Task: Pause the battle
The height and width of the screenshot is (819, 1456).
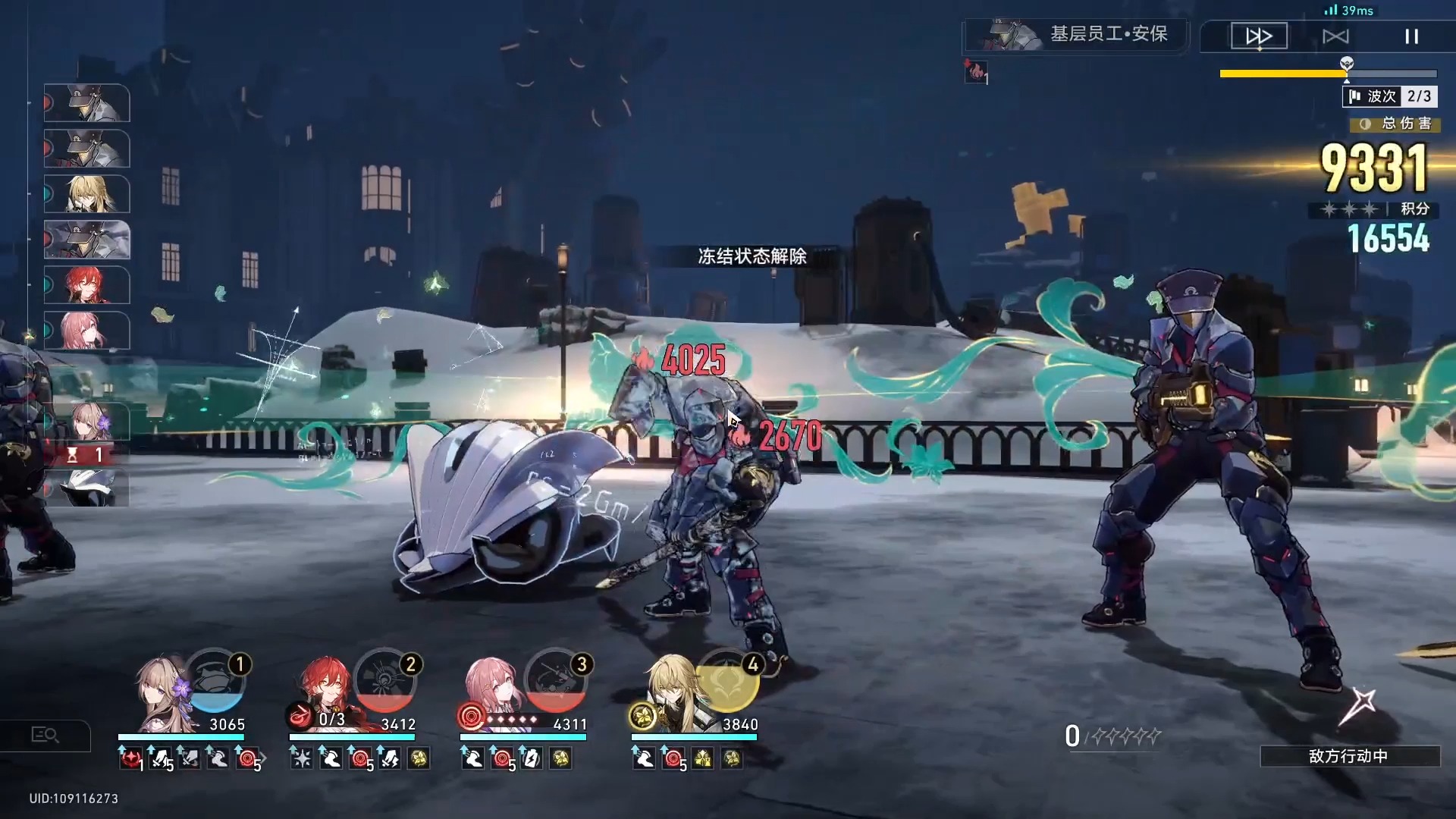Action: point(1411,36)
